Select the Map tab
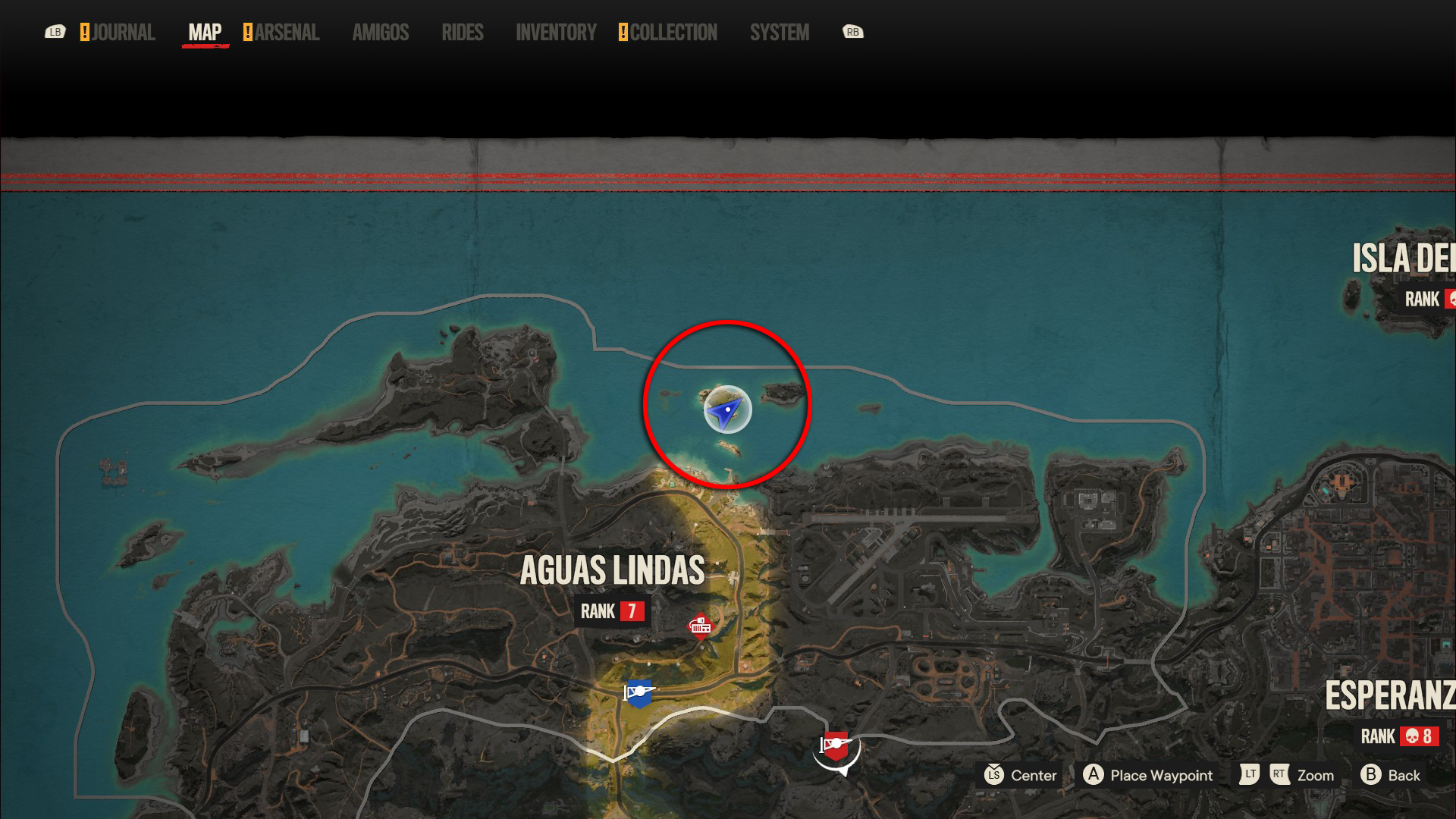The image size is (1456, 819). click(205, 33)
